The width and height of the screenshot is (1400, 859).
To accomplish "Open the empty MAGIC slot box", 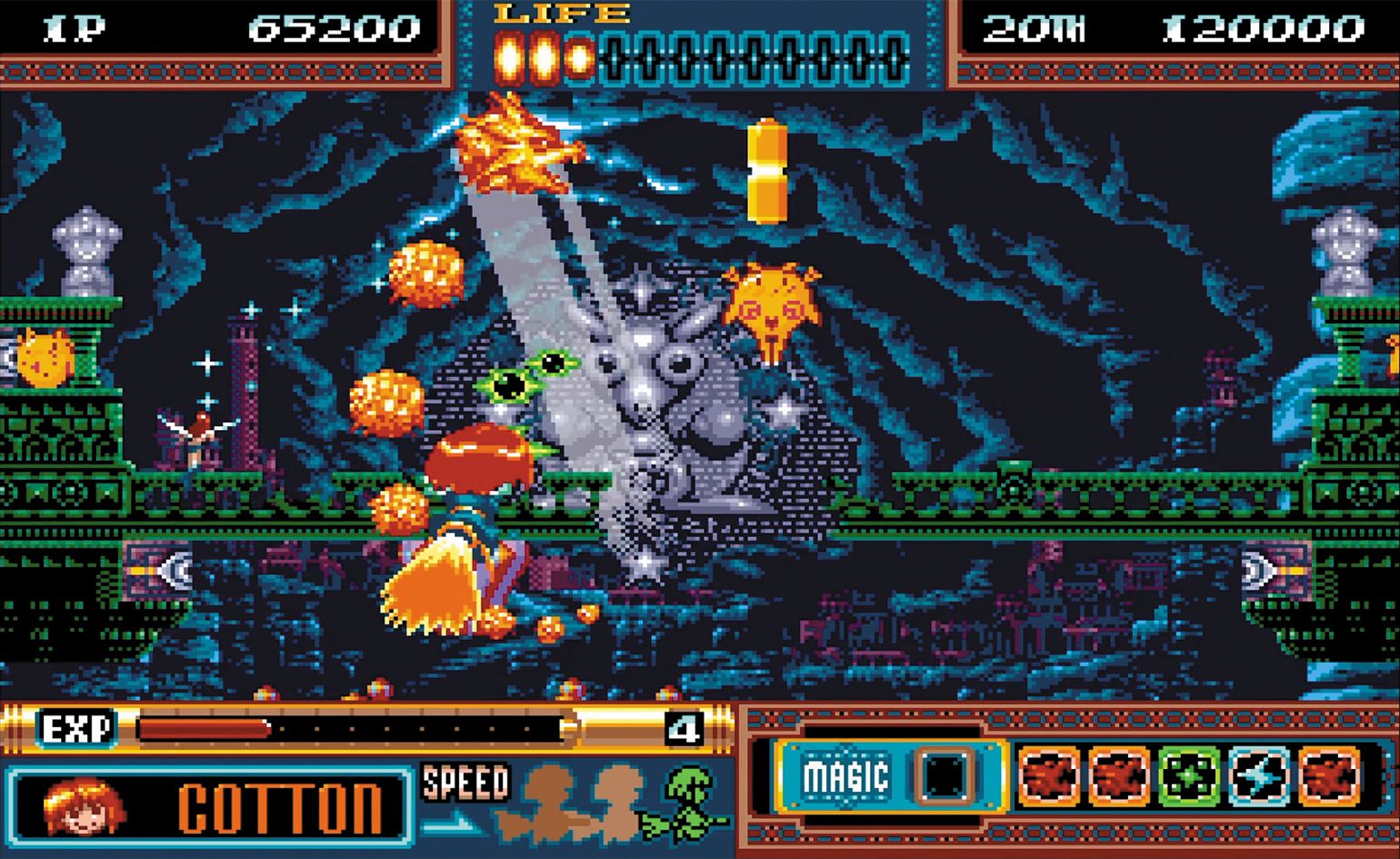I will 945,775.
